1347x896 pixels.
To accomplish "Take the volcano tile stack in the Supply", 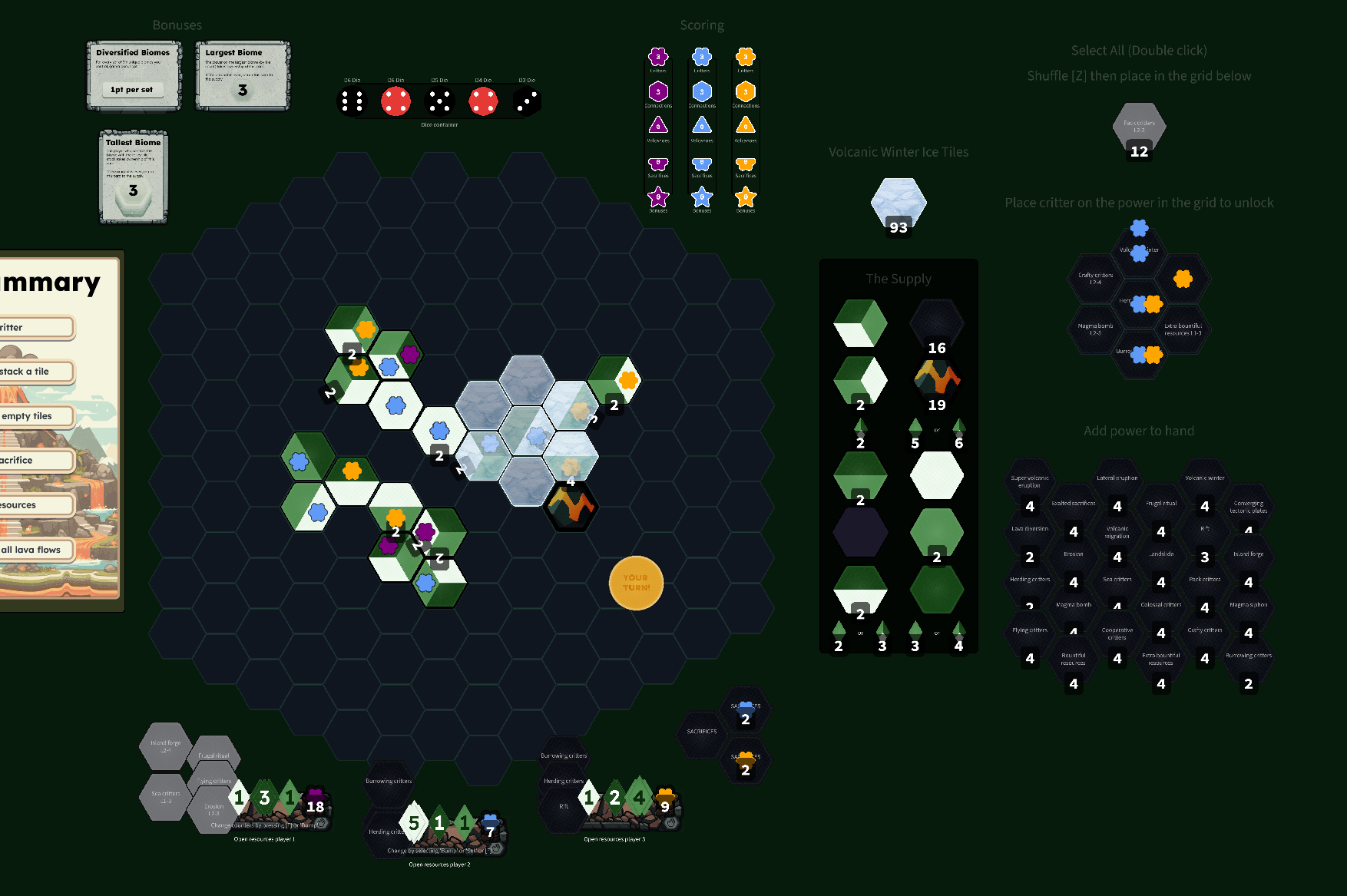I will [x=937, y=380].
